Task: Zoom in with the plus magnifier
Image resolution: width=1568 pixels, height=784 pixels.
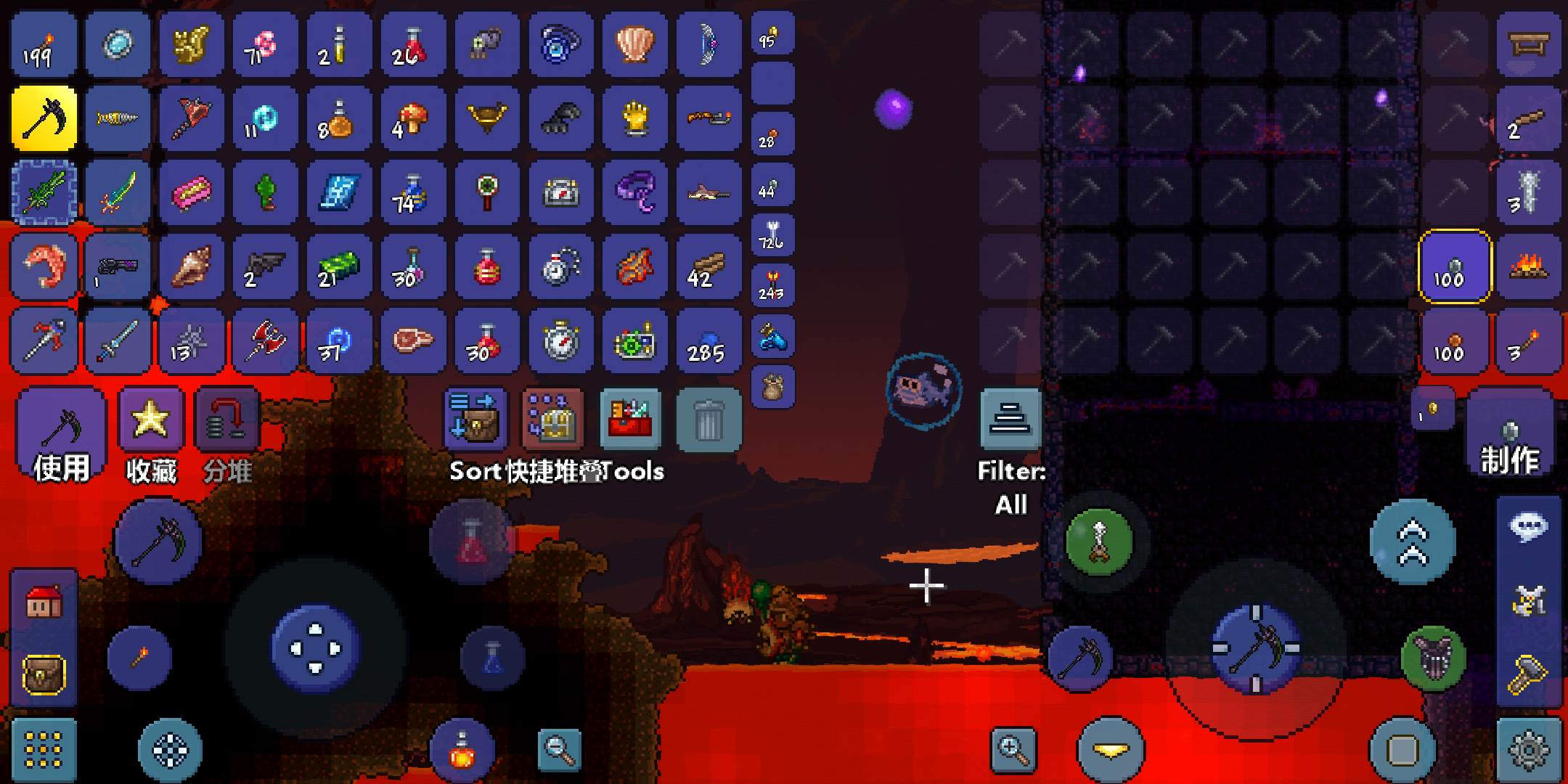Action: coord(1013,749)
